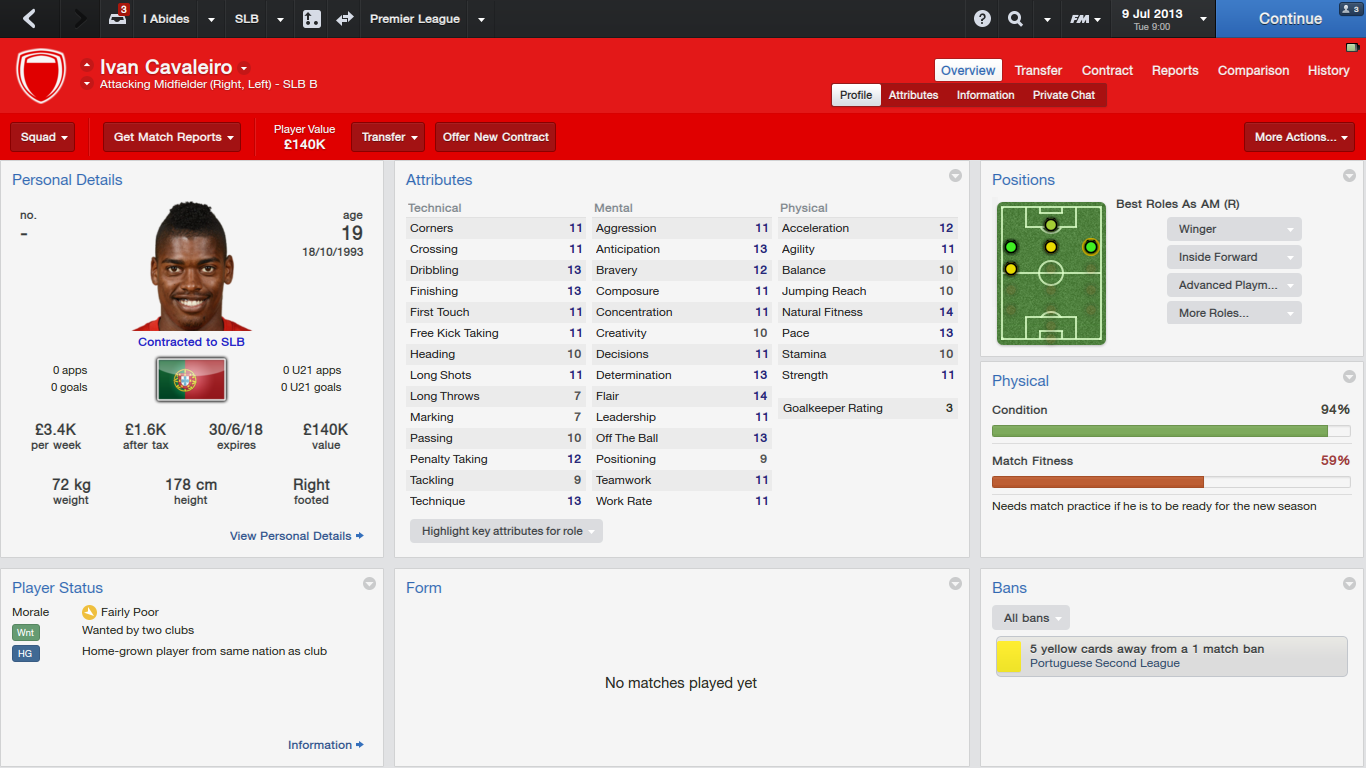Image resolution: width=1366 pixels, height=768 pixels.
Task: Expand the More Actions menu
Action: pyautogui.click(x=1299, y=137)
